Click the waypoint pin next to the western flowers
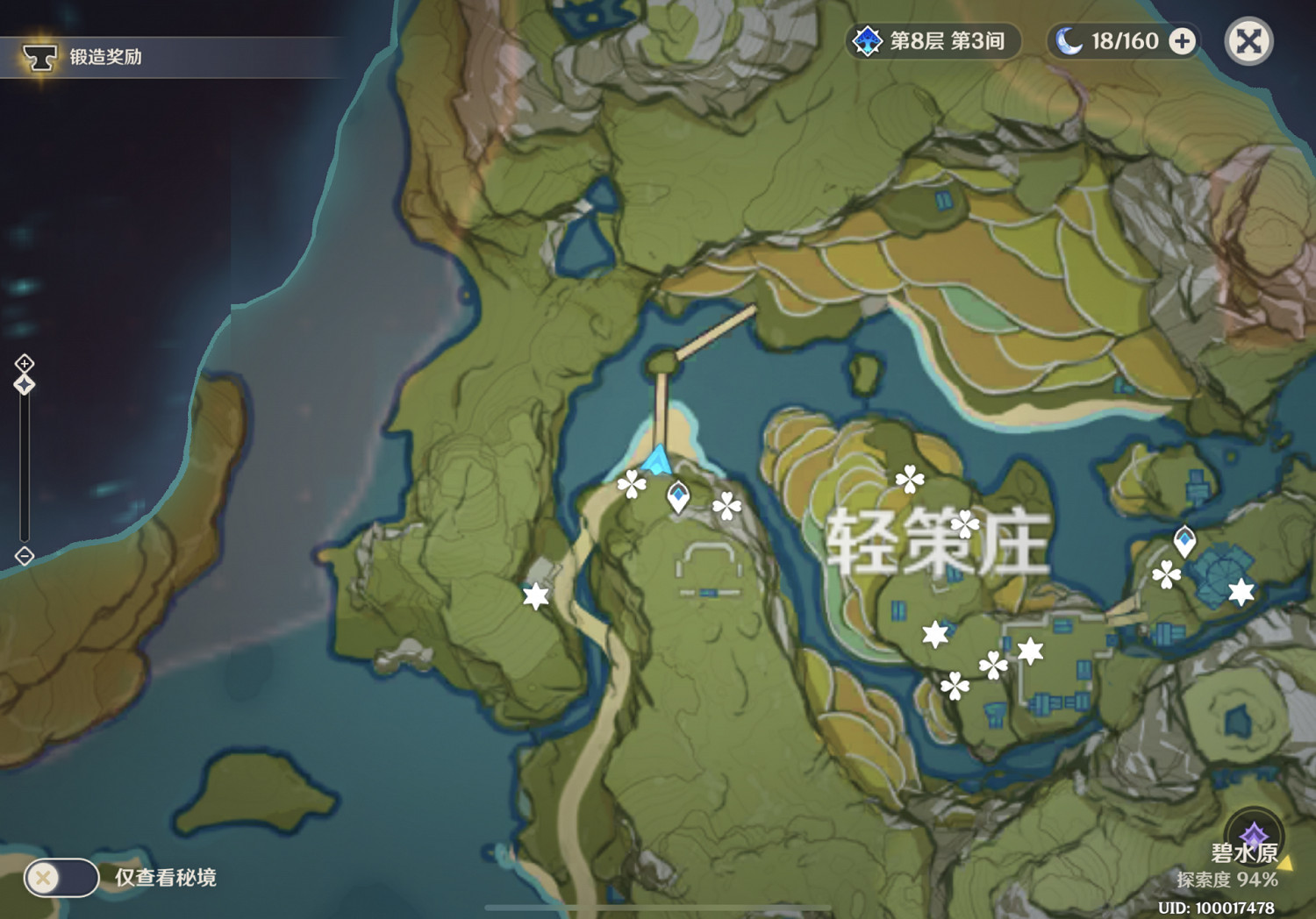Viewport: 1316px width, 919px height. (677, 495)
